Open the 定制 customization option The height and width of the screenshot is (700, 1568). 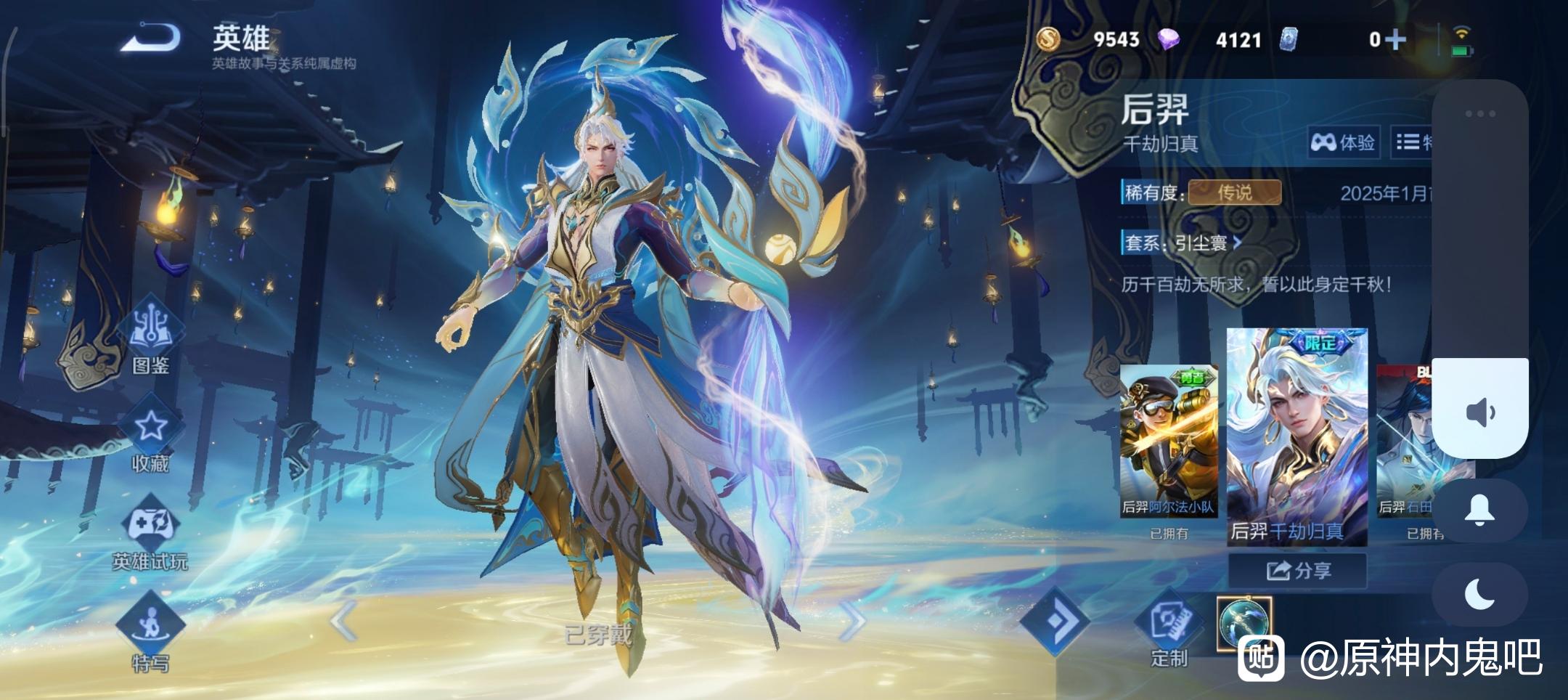click(x=1169, y=630)
